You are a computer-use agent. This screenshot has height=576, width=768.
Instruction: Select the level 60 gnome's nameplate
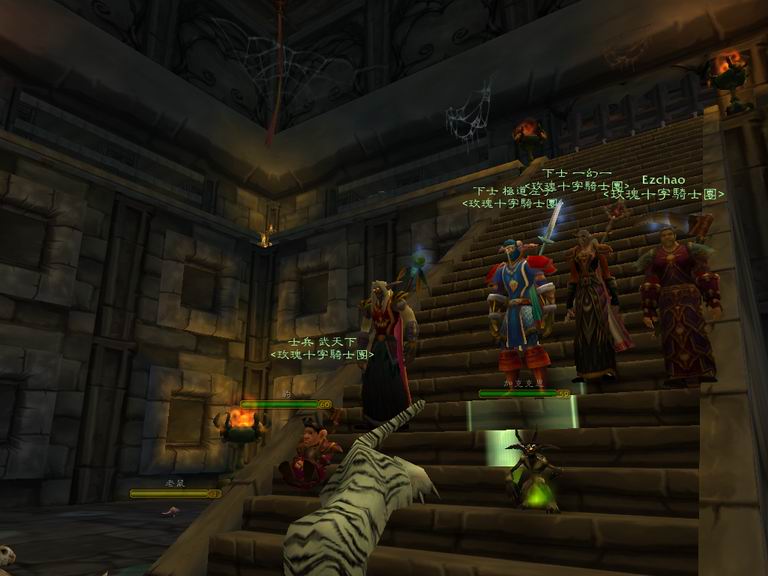click(285, 404)
